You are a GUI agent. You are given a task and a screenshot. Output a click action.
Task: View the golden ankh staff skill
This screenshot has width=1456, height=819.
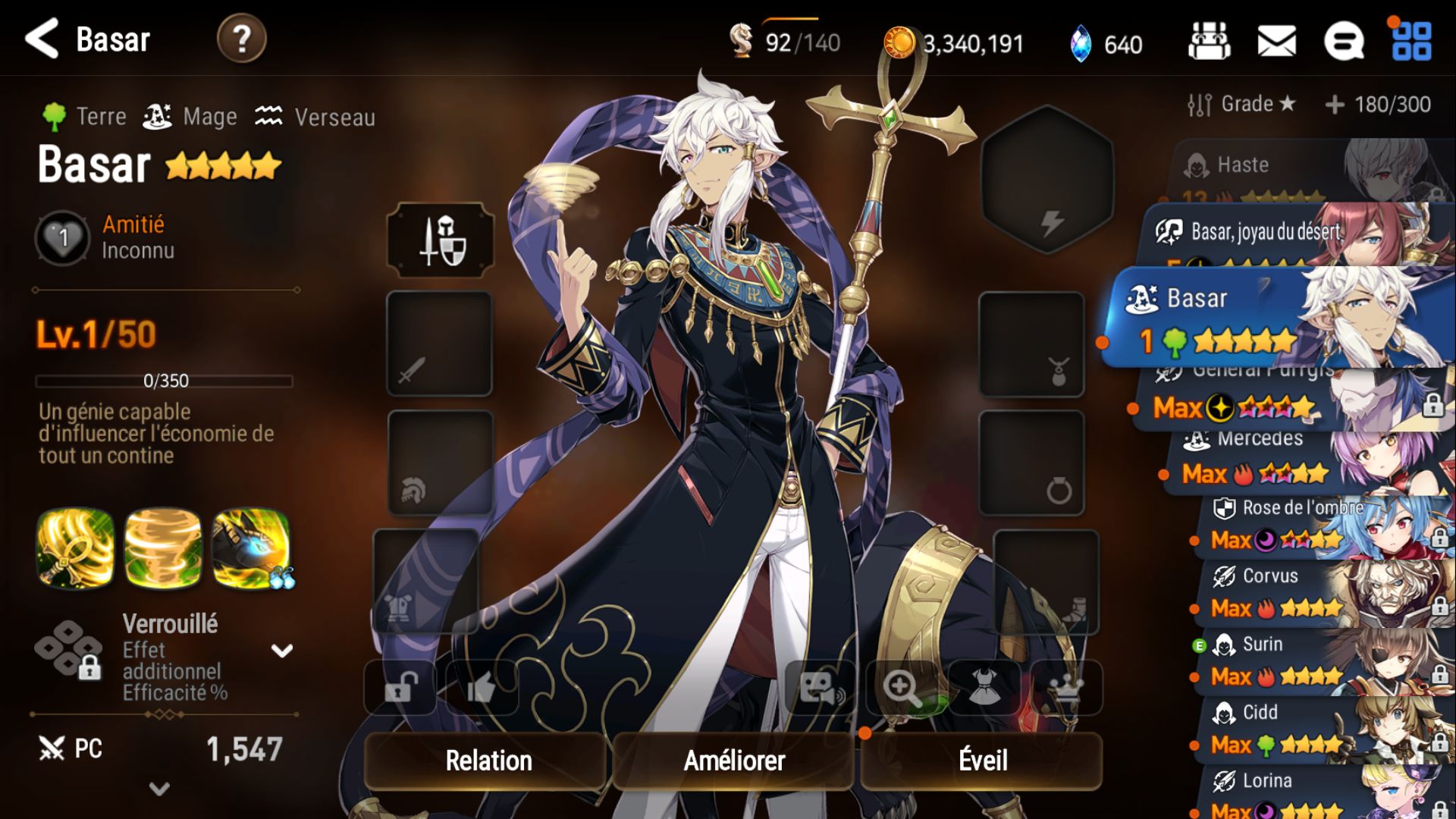pyautogui.click(x=75, y=548)
